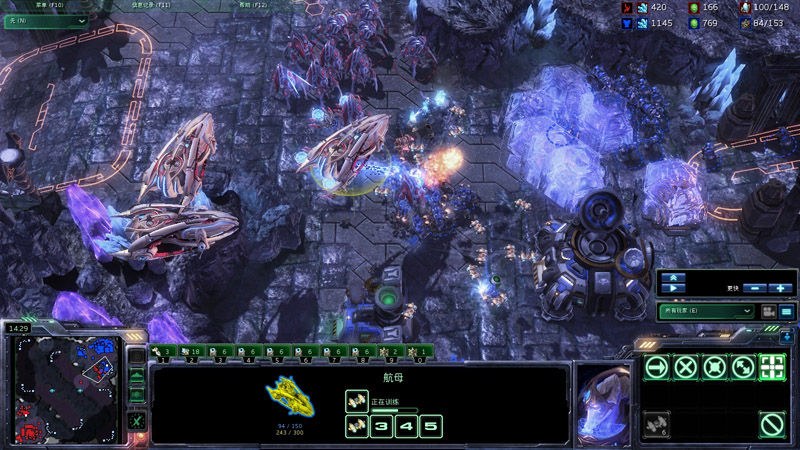
Task: Select the Patrol command icon
Action: [742, 367]
